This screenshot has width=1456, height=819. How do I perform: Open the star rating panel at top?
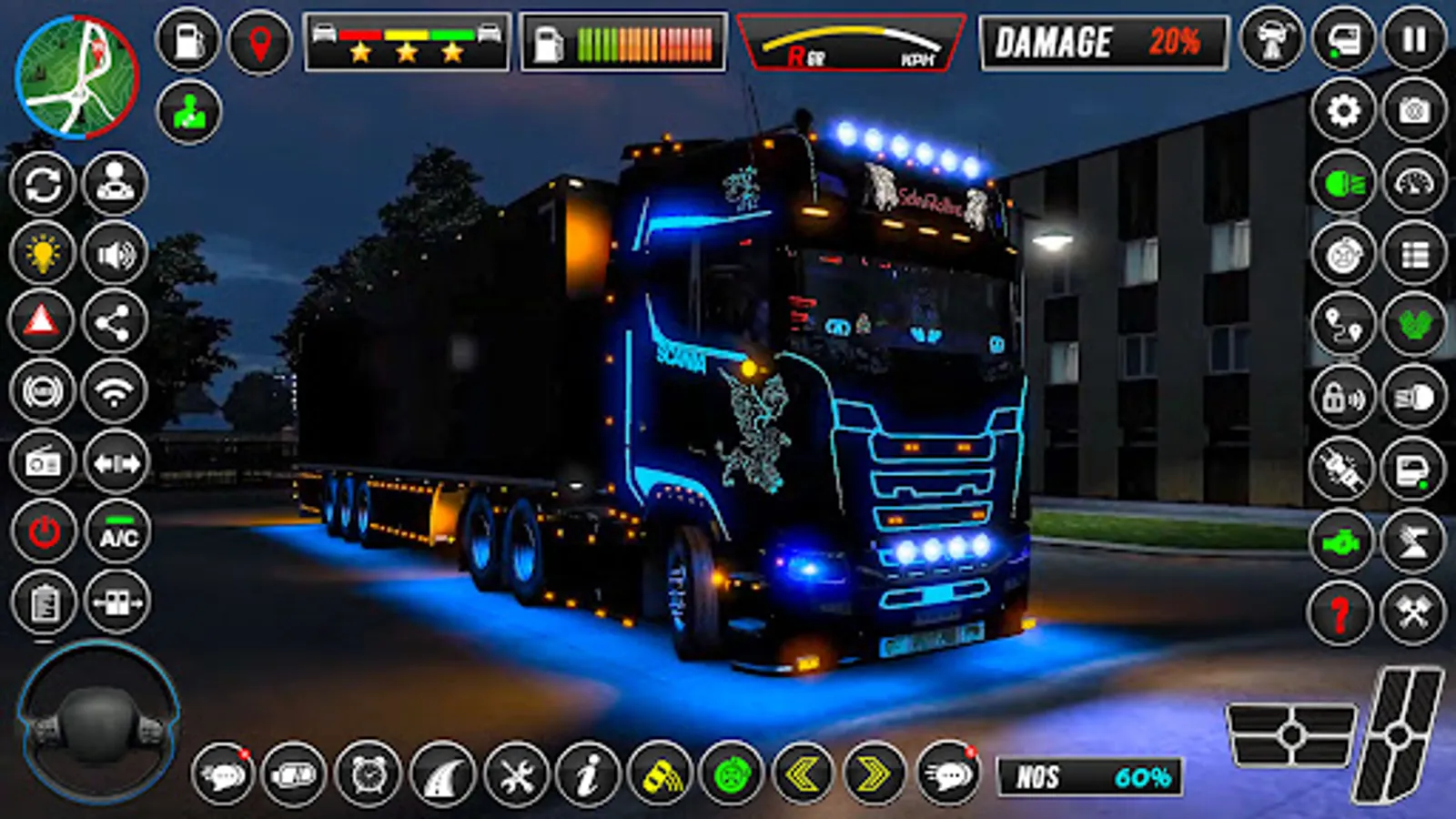[405, 38]
